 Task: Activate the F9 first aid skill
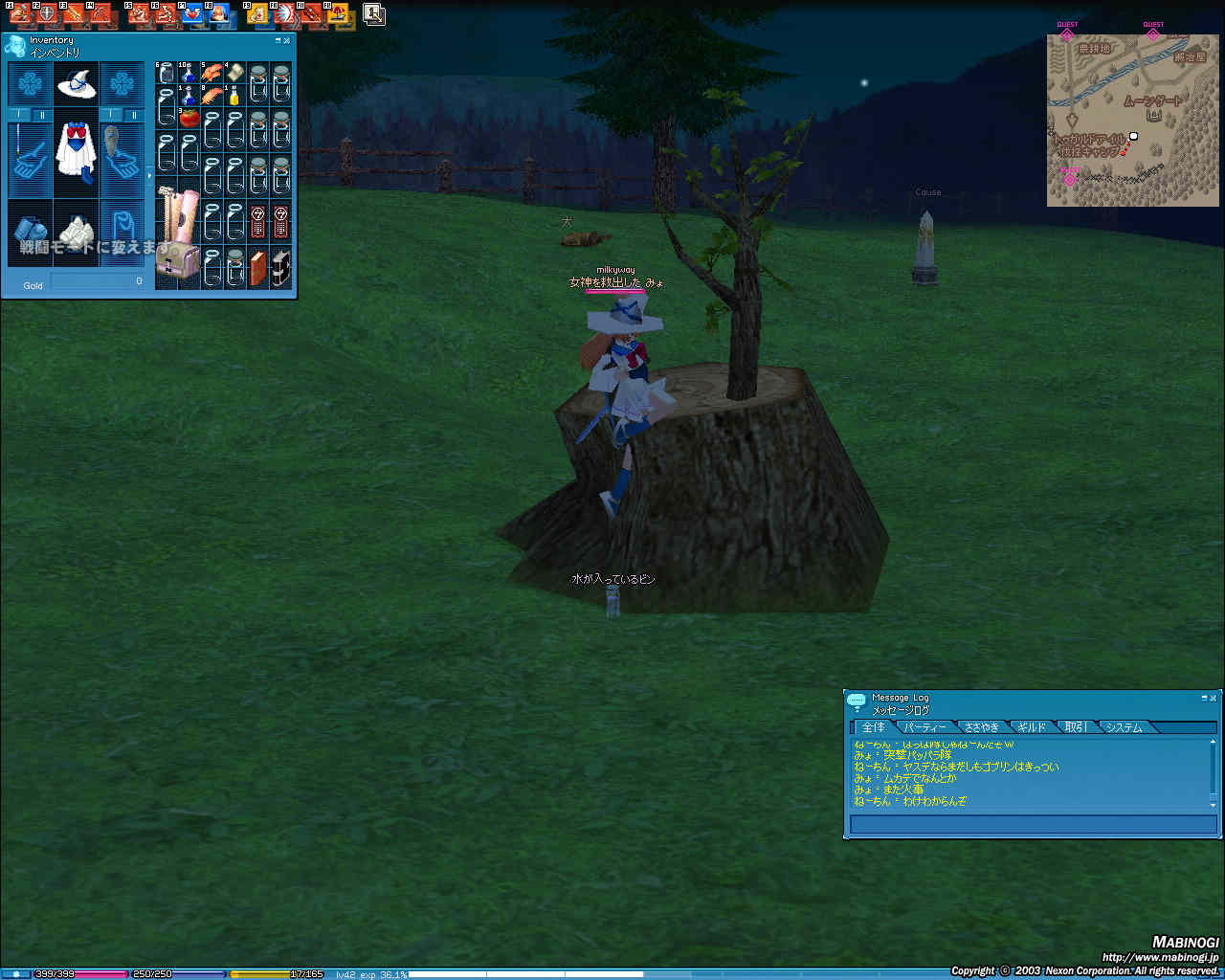(257, 14)
